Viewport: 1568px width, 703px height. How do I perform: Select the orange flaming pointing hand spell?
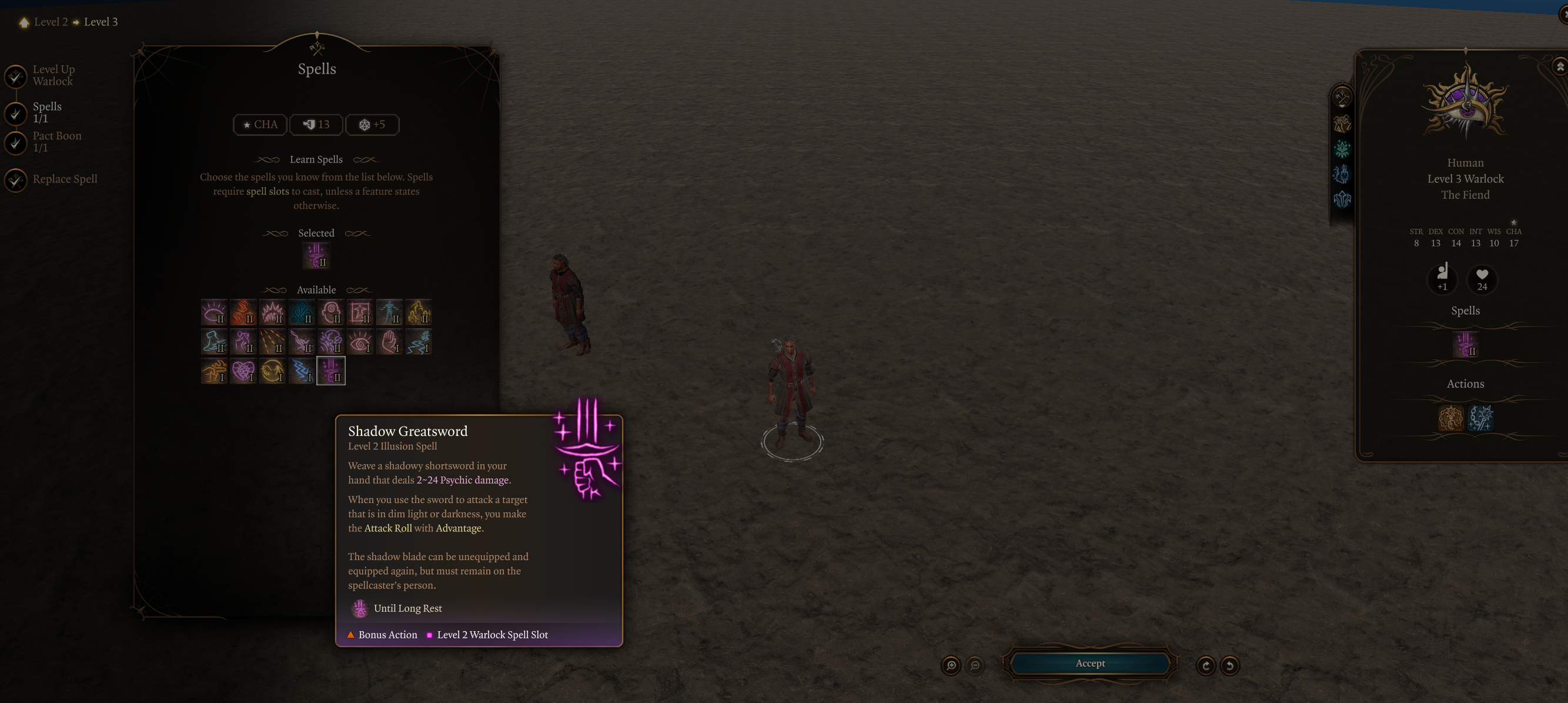pyautogui.click(x=213, y=371)
